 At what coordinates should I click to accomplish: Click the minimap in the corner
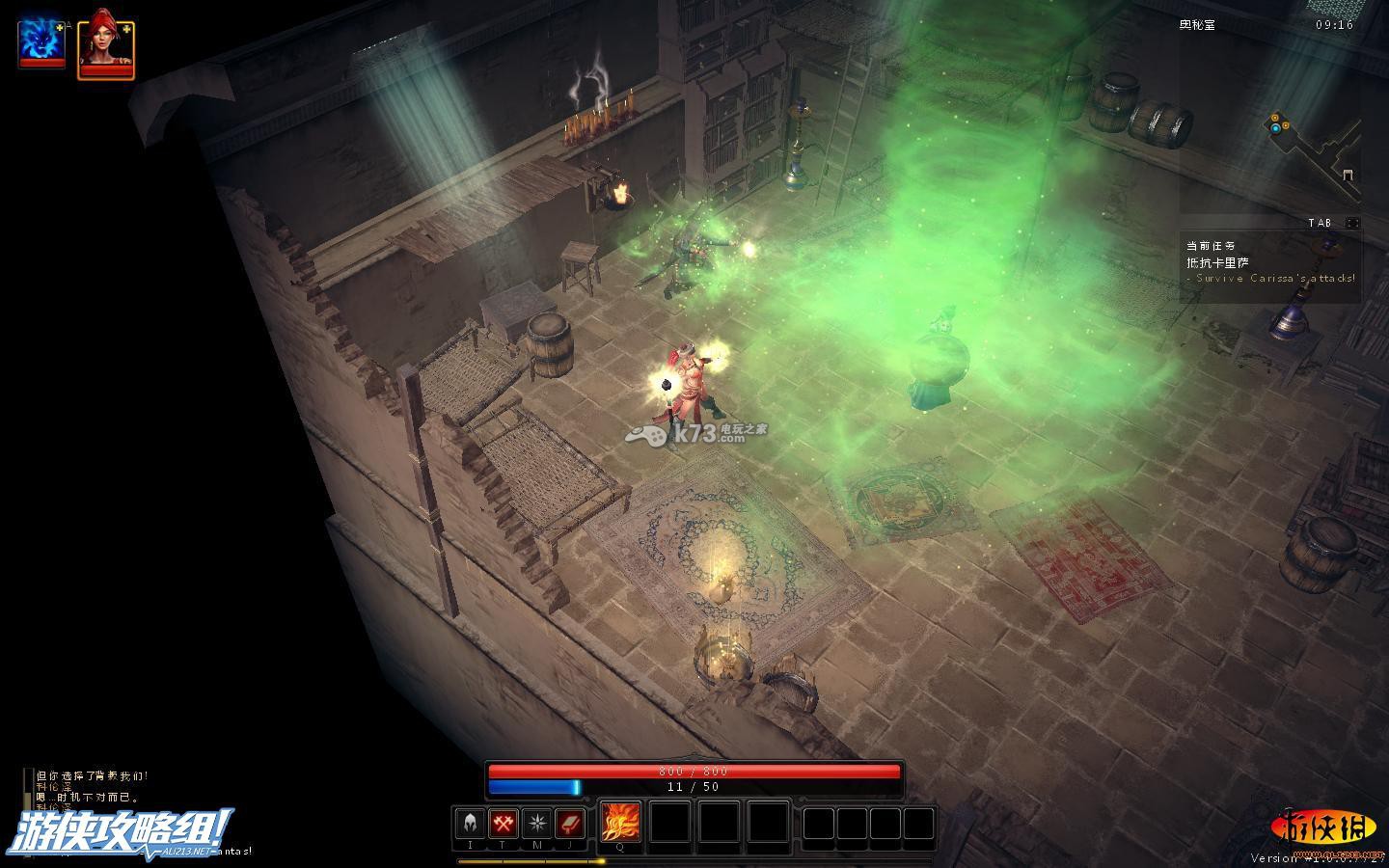(1314, 152)
